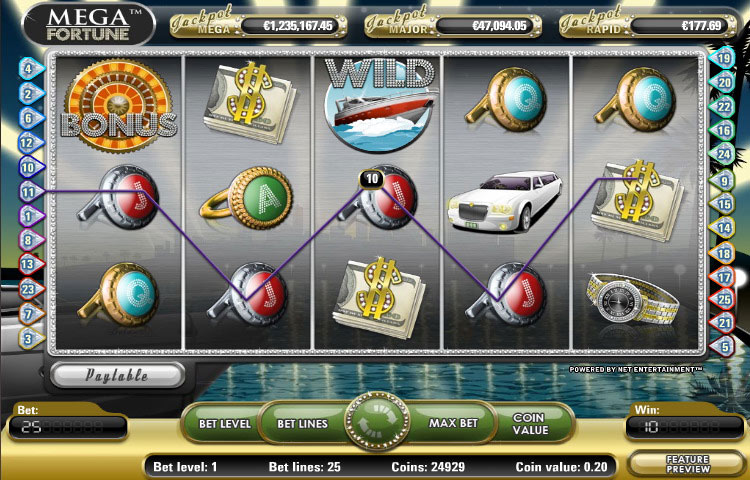Click the bet line 10 marker
This screenshot has height=480, width=750.
(x=28, y=167)
